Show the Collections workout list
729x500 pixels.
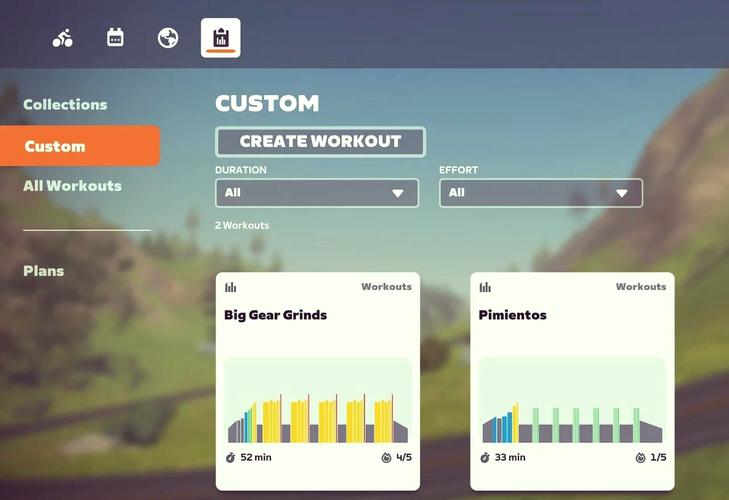(x=65, y=104)
